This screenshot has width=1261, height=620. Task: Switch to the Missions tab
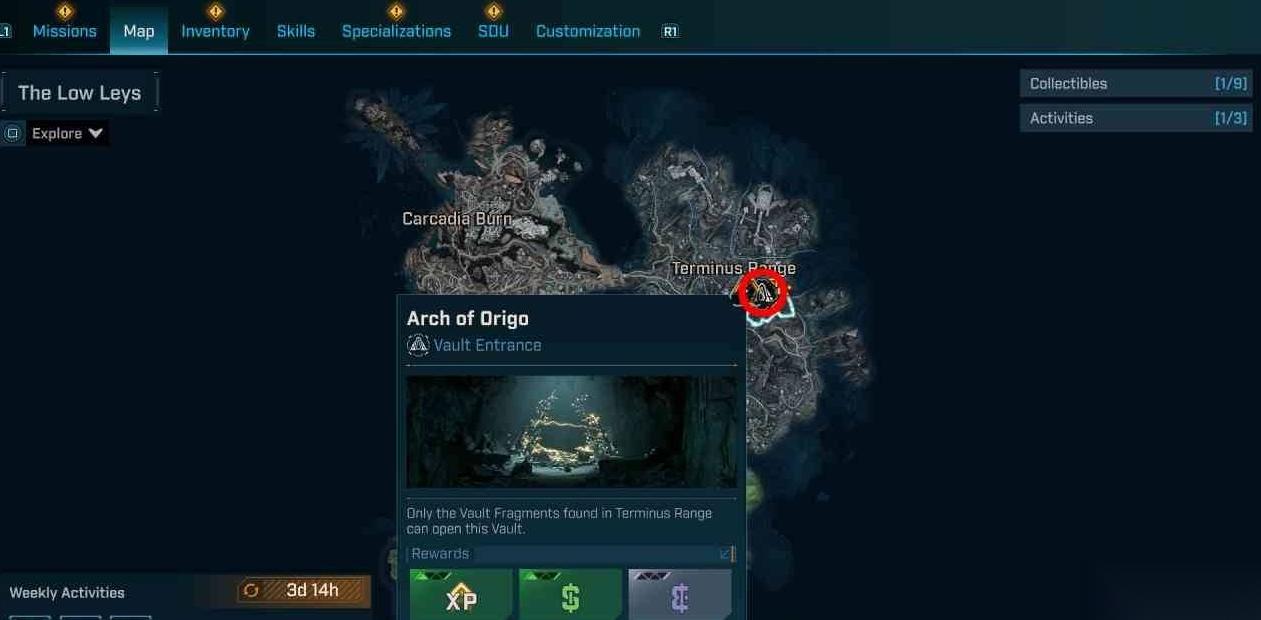click(64, 31)
